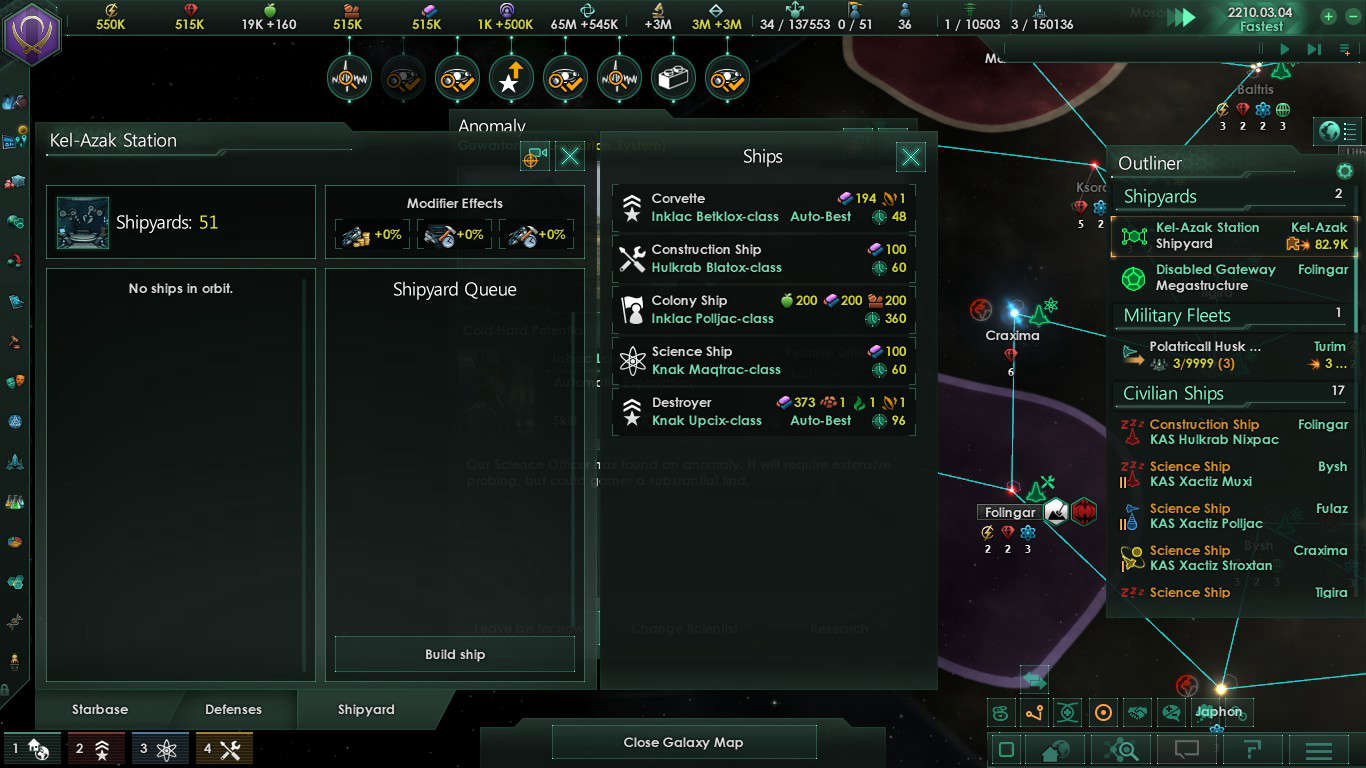Click the leader level-up star notification
The height and width of the screenshot is (768, 1366).
(x=511, y=78)
